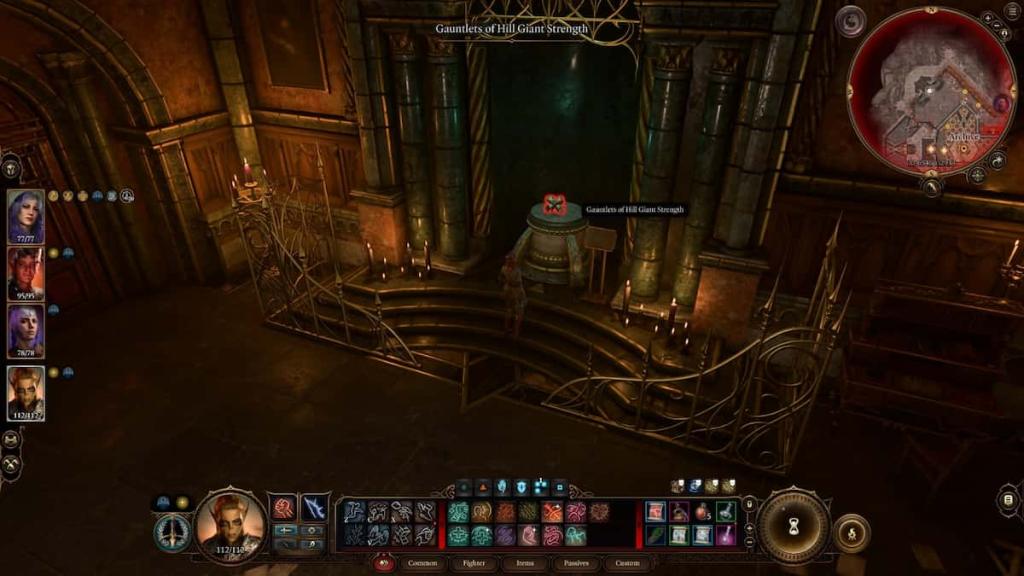1024x576 pixels.
Task: Open the active character's large portrait
Action: (231, 523)
